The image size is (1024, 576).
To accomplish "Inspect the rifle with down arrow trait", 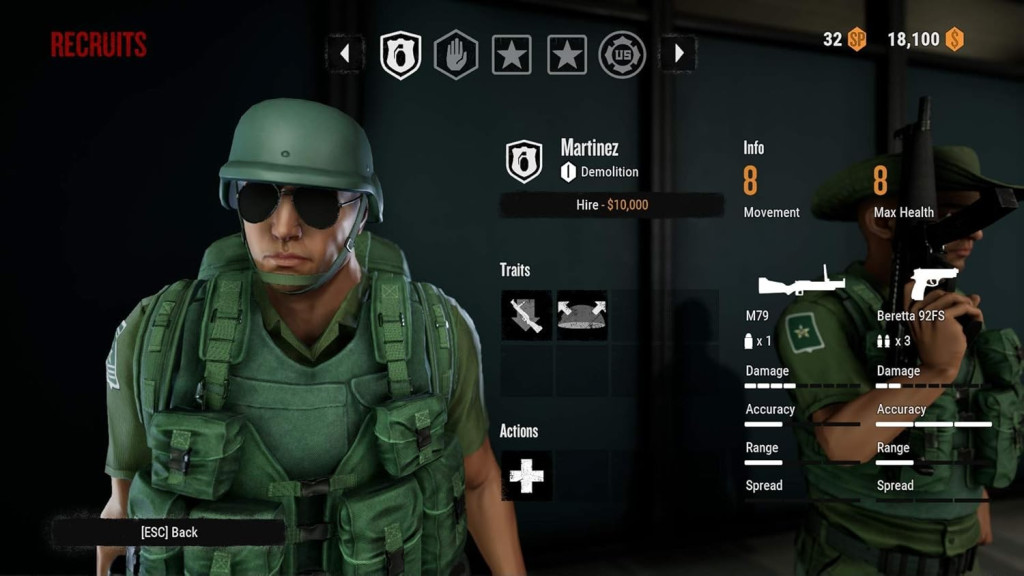I will [x=526, y=315].
